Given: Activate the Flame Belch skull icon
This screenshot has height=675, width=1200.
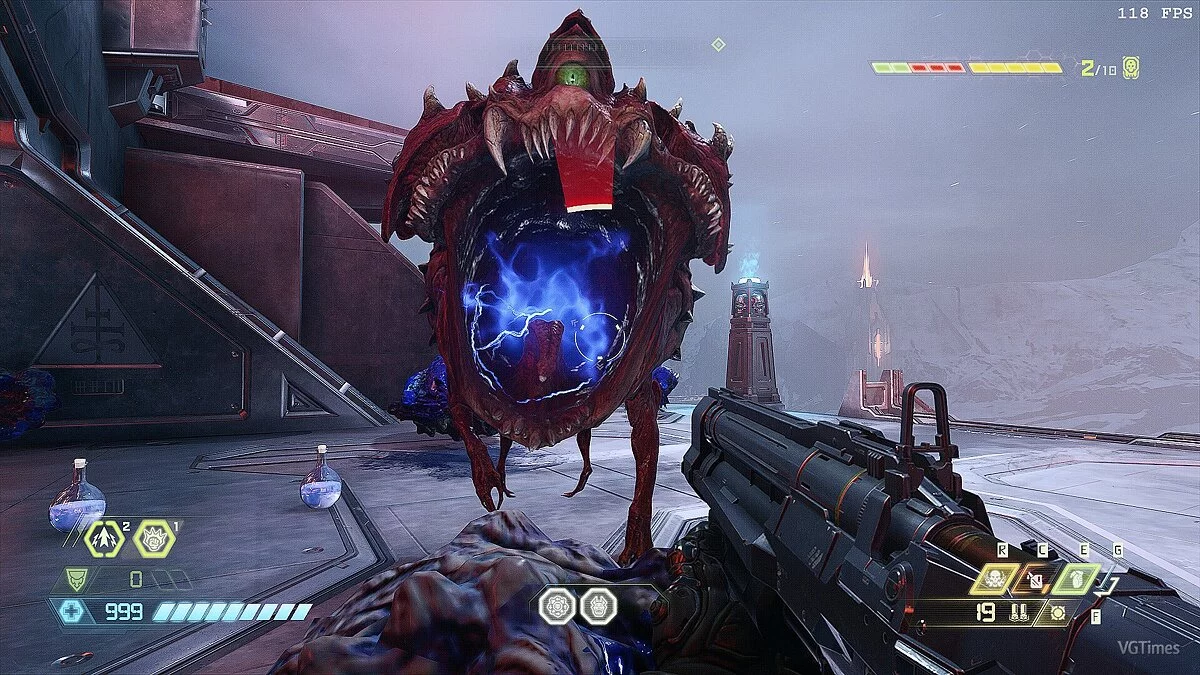Looking at the screenshot, I should 994,578.
